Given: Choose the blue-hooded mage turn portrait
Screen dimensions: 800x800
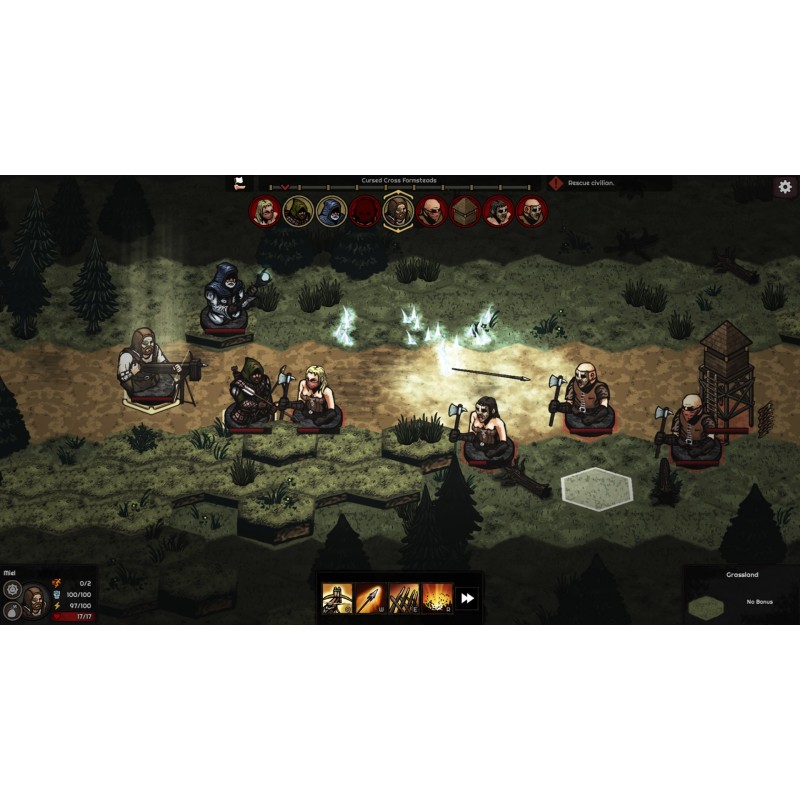Looking at the screenshot, I should 331,210.
